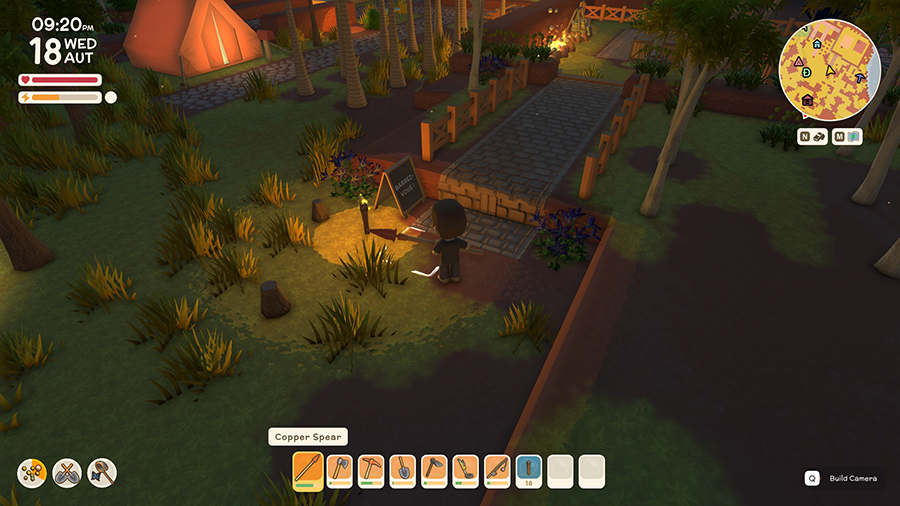Pick the metal detector hotbar slot

click(466, 470)
